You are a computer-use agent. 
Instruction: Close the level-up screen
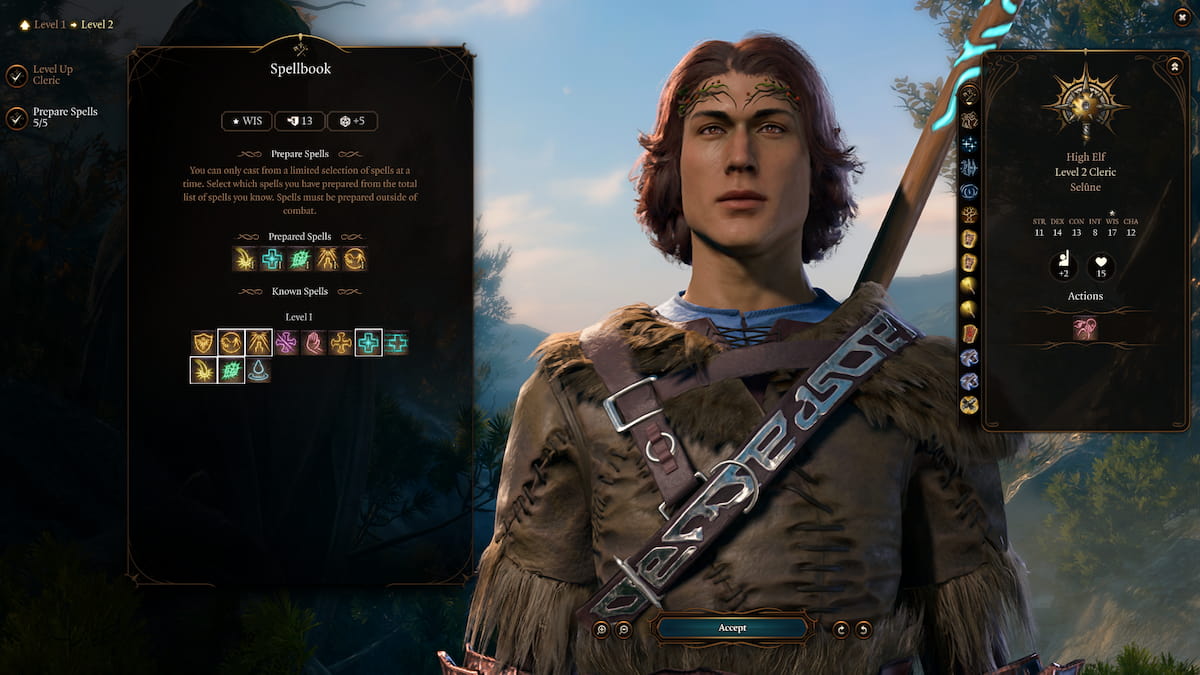(1181, 18)
